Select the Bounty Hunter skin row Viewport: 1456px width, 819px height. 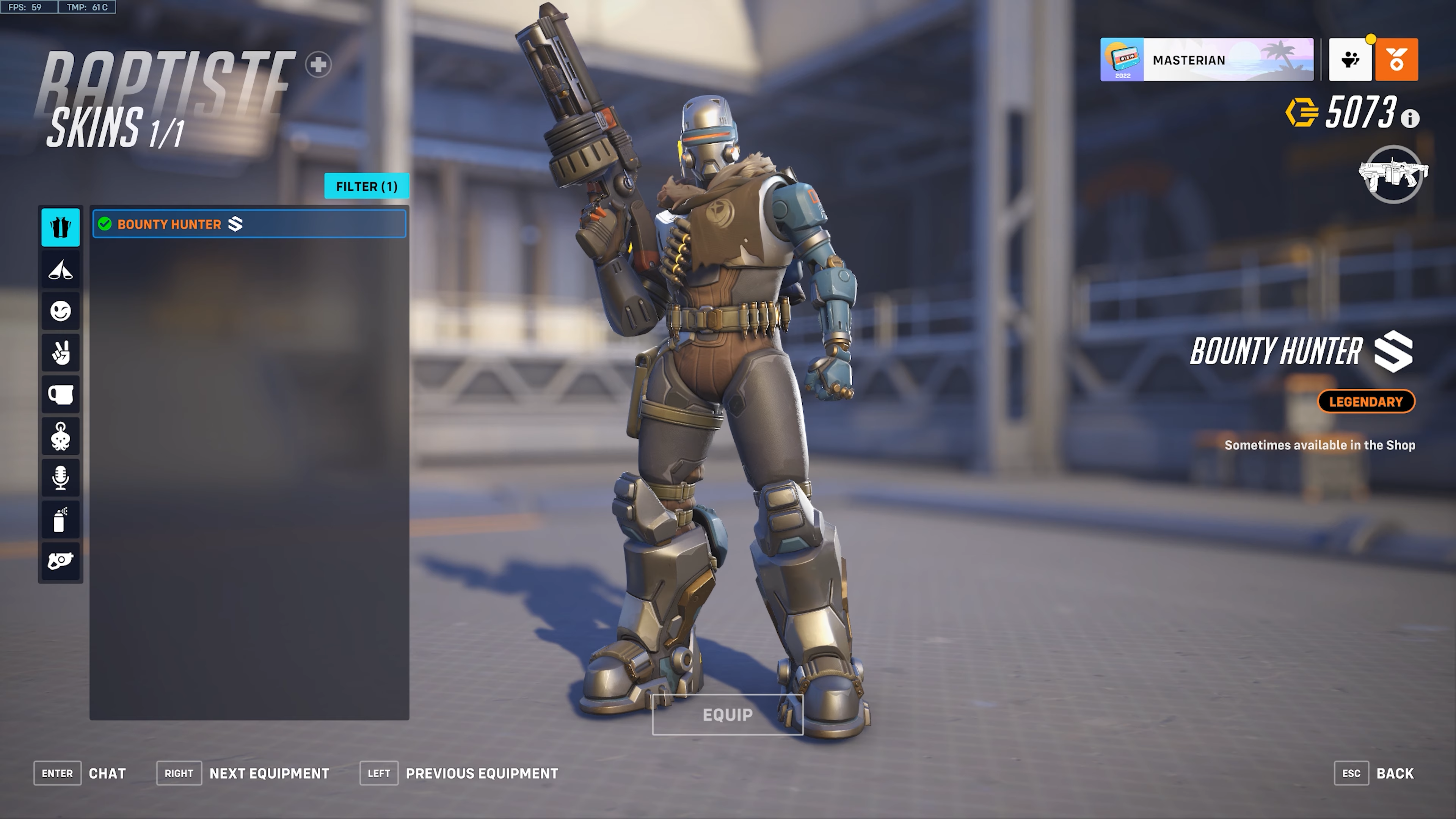click(249, 224)
